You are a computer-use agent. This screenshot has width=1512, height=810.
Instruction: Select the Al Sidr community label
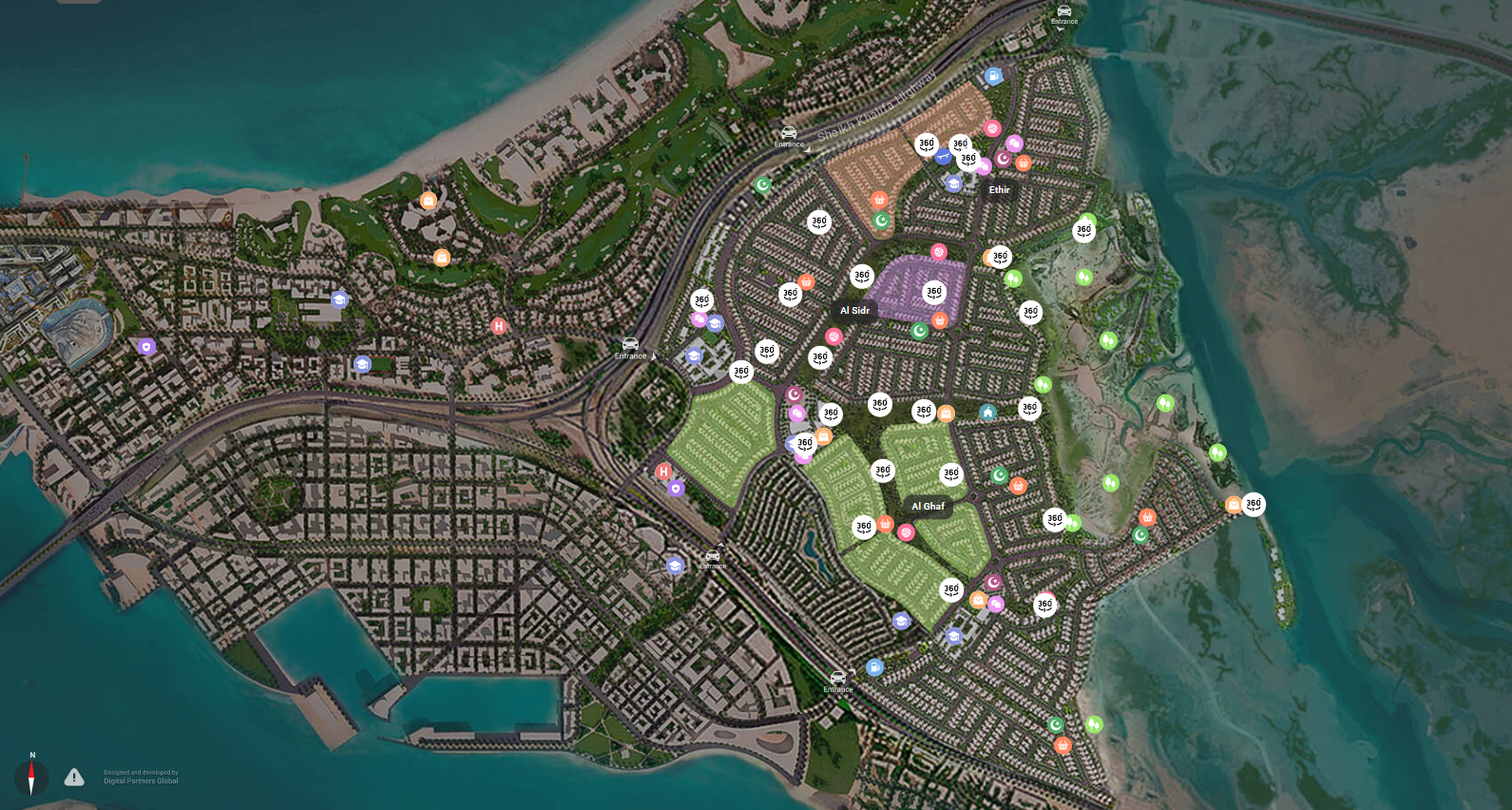(854, 311)
